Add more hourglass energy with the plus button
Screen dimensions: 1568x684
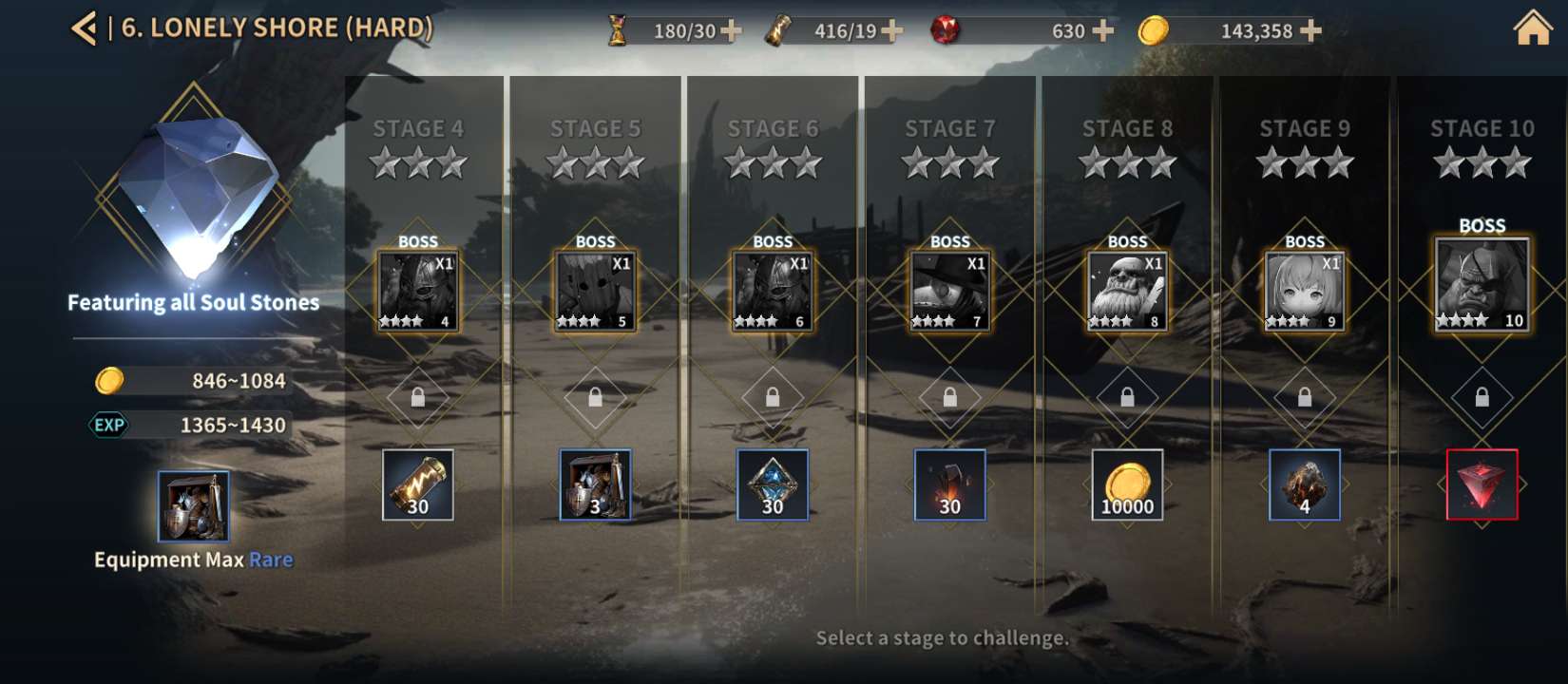[731, 31]
